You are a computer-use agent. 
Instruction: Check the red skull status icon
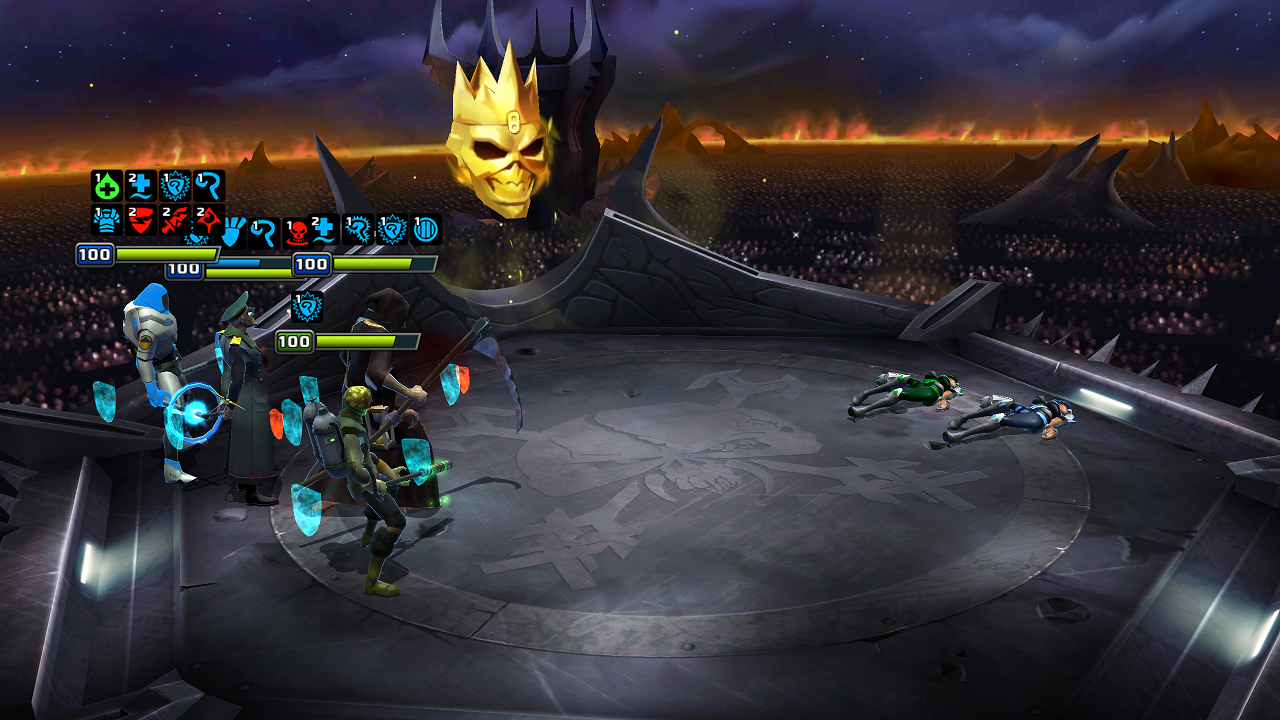click(297, 231)
